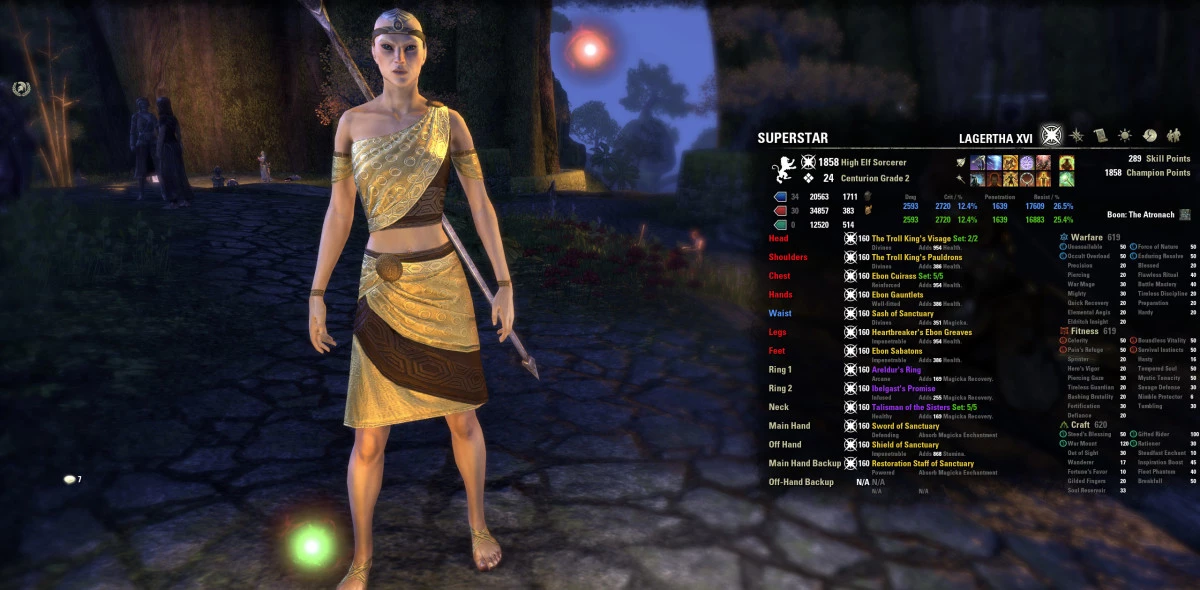Open the scroll icon tab

1100,136
